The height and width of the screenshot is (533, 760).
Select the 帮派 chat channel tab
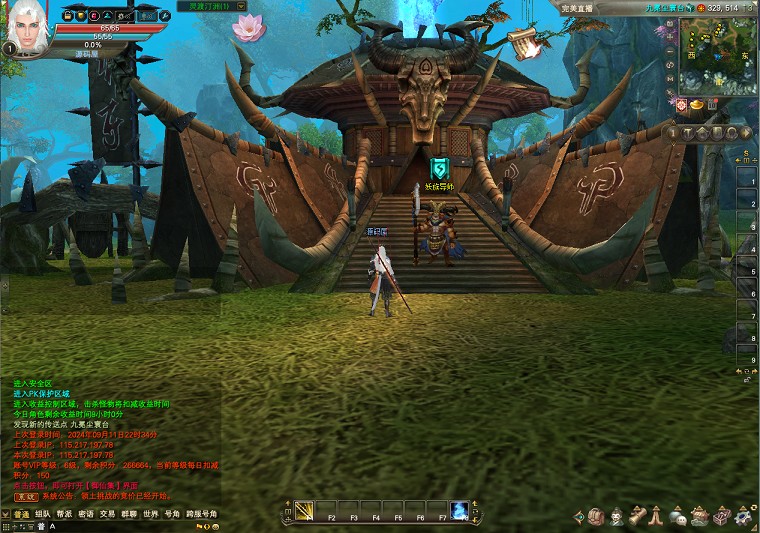pyautogui.click(x=64, y=514)
